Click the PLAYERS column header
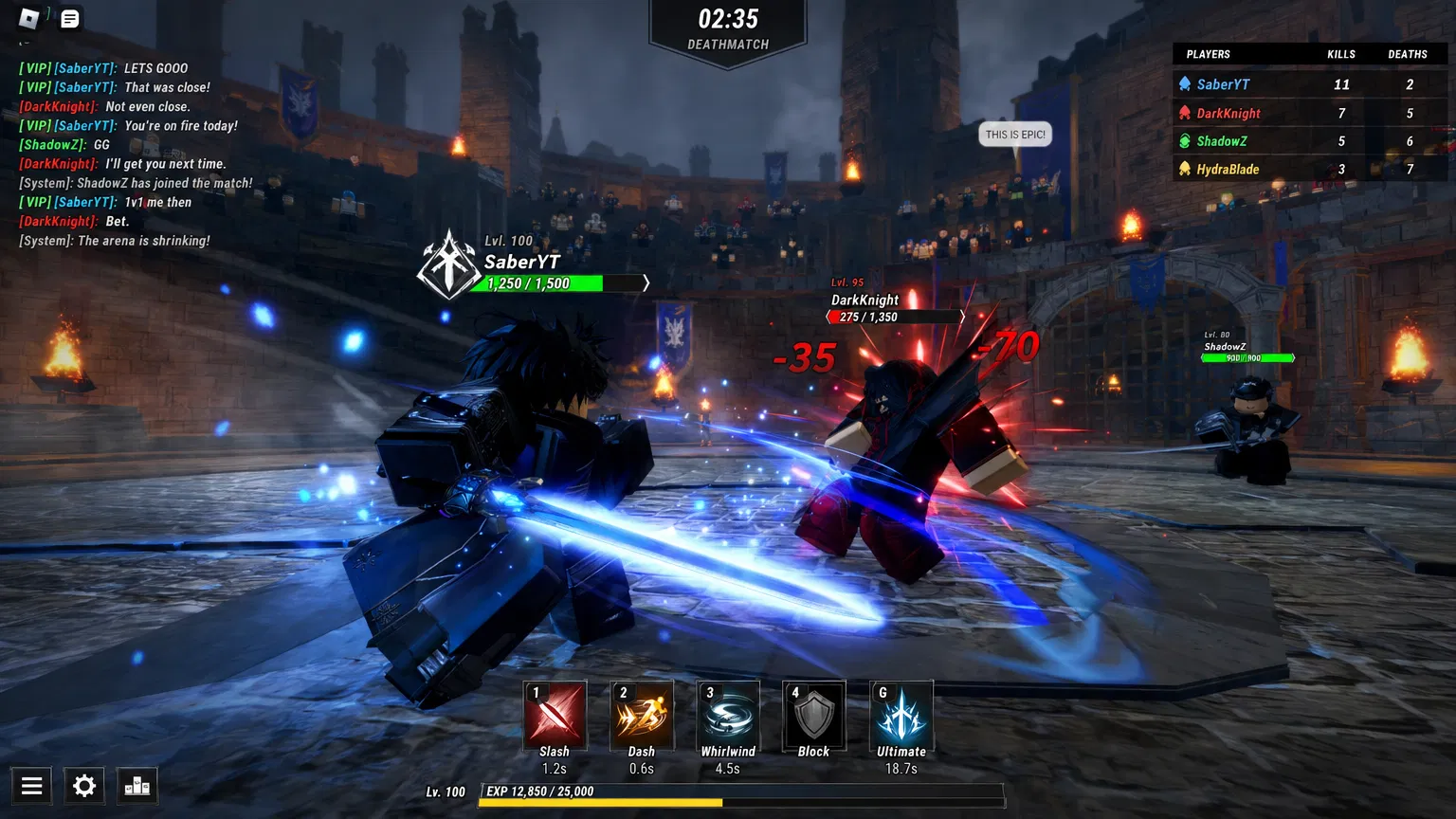This screenshot has height=819, width=1456. (1210, 54)
